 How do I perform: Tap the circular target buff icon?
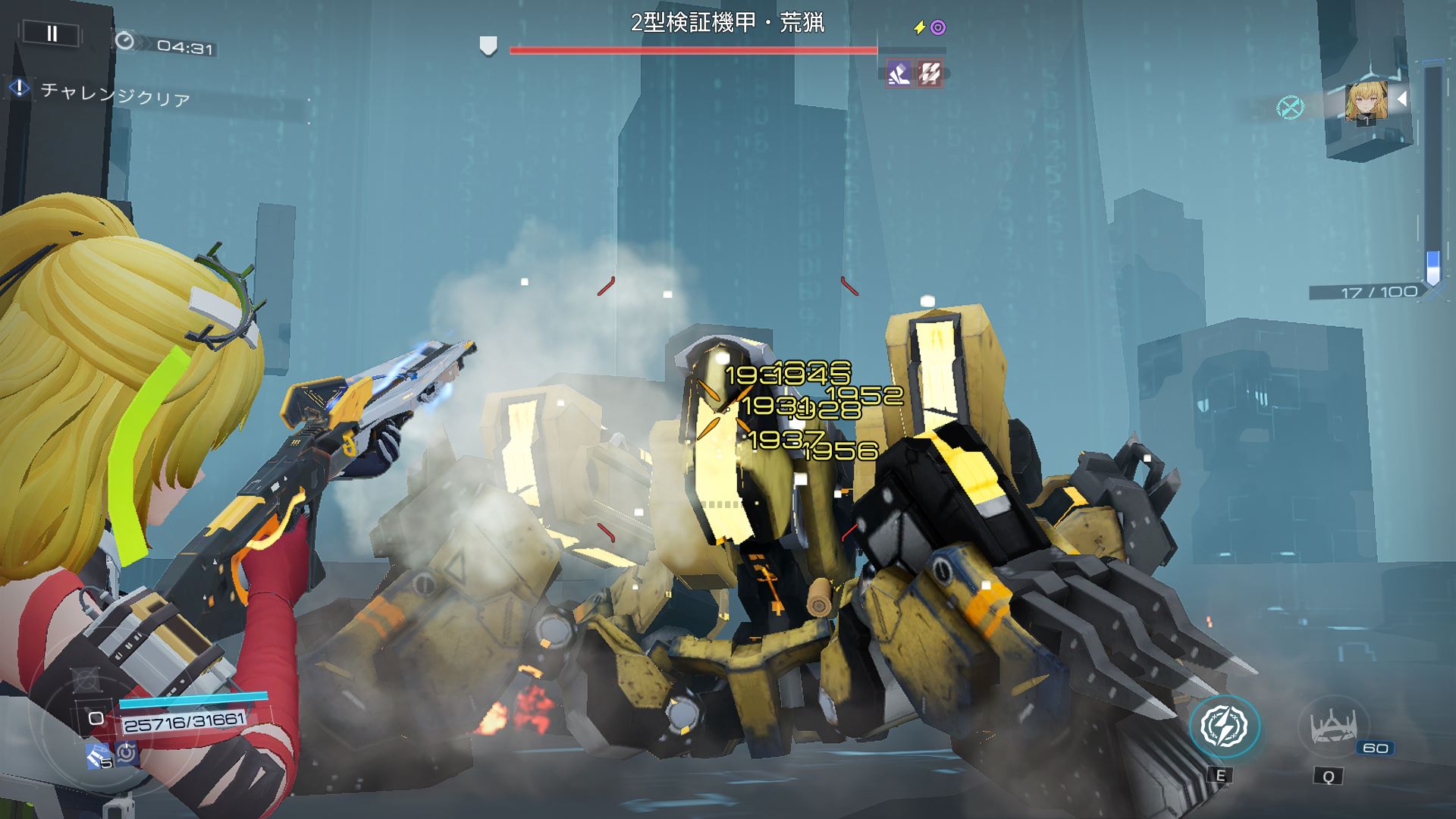click(127, 753)
